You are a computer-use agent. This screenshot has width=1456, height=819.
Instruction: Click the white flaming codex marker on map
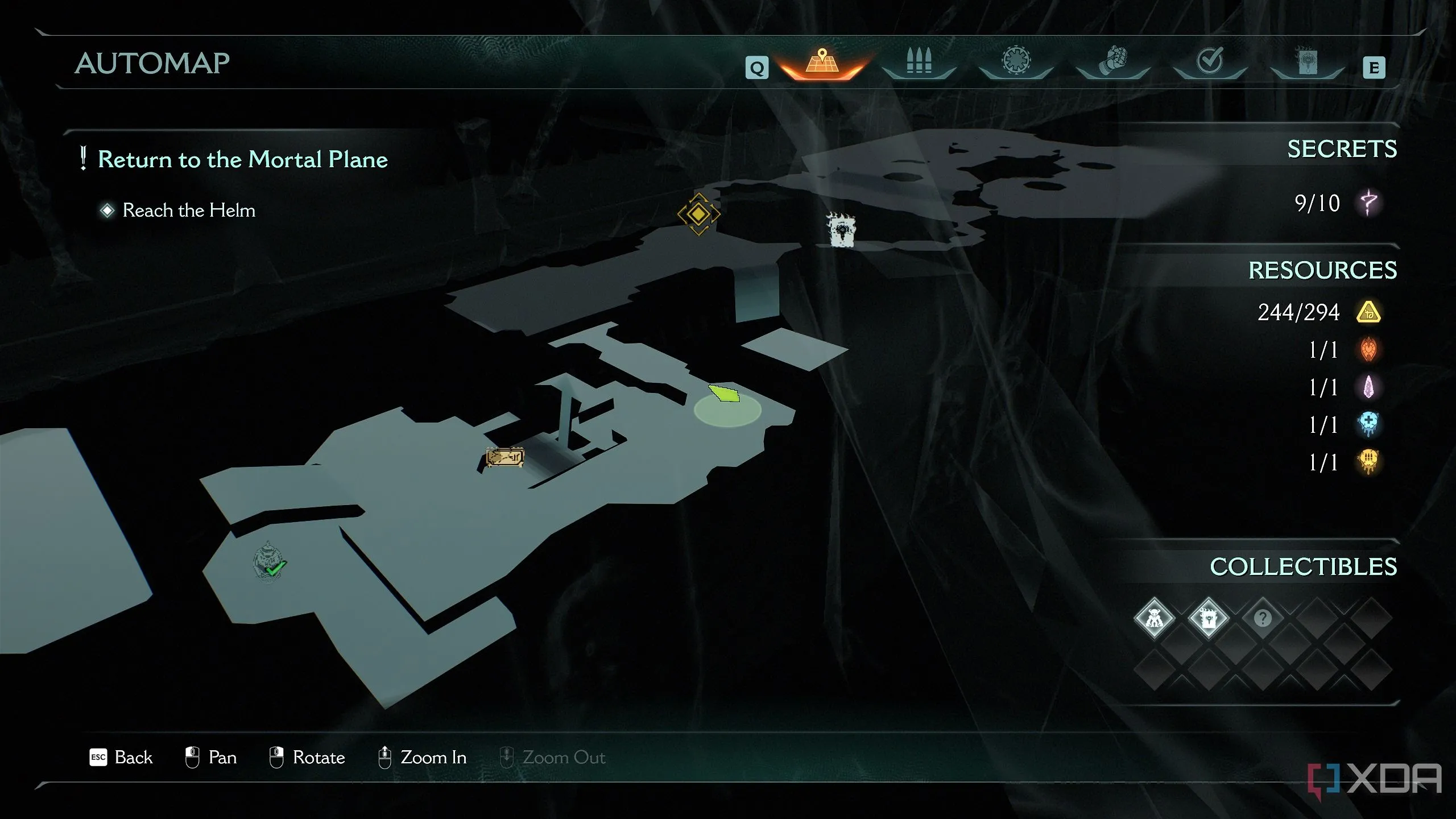point(841,230)
